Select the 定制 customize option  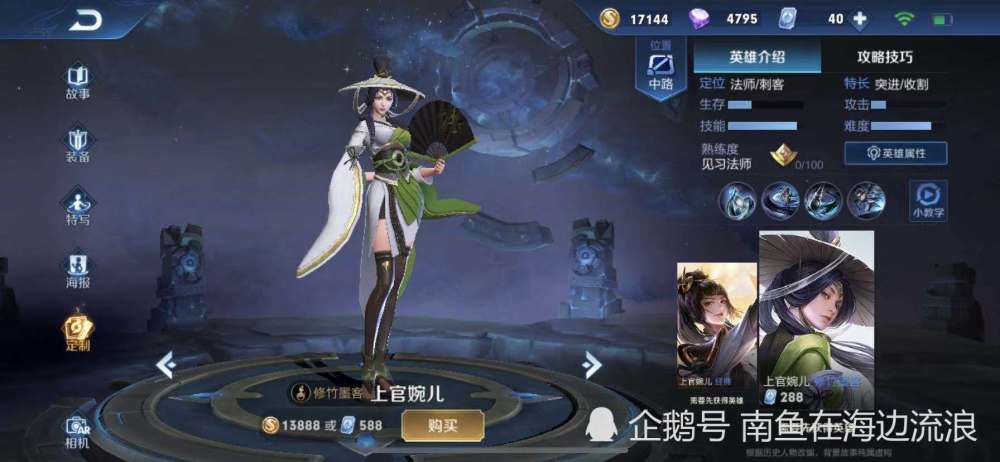pos(78,331)
